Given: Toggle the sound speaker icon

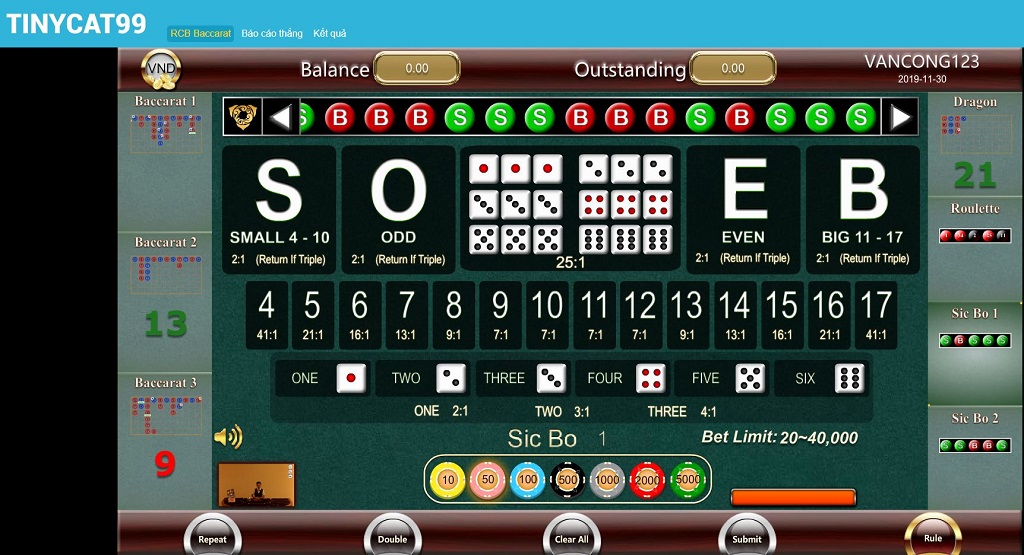Looking at the screenshot, I should click(229, 437).
